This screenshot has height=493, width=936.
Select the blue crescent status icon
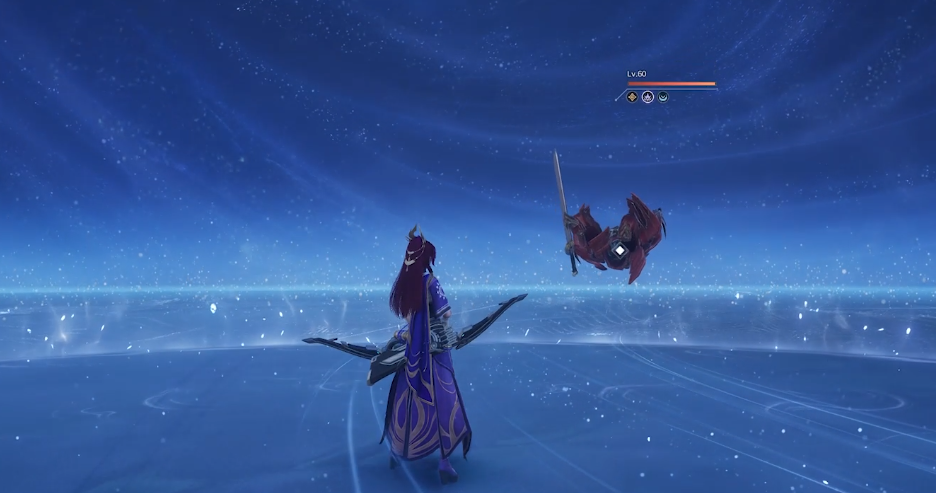(662, 97)
